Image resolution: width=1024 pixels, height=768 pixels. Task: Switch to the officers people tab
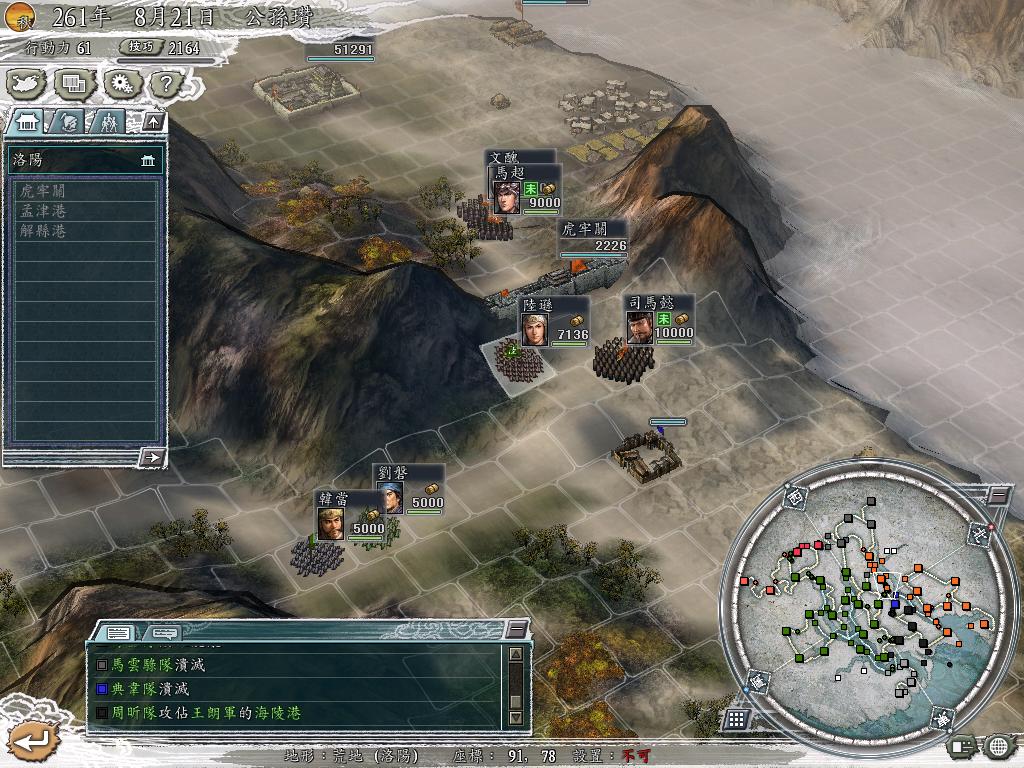(108, 122)
